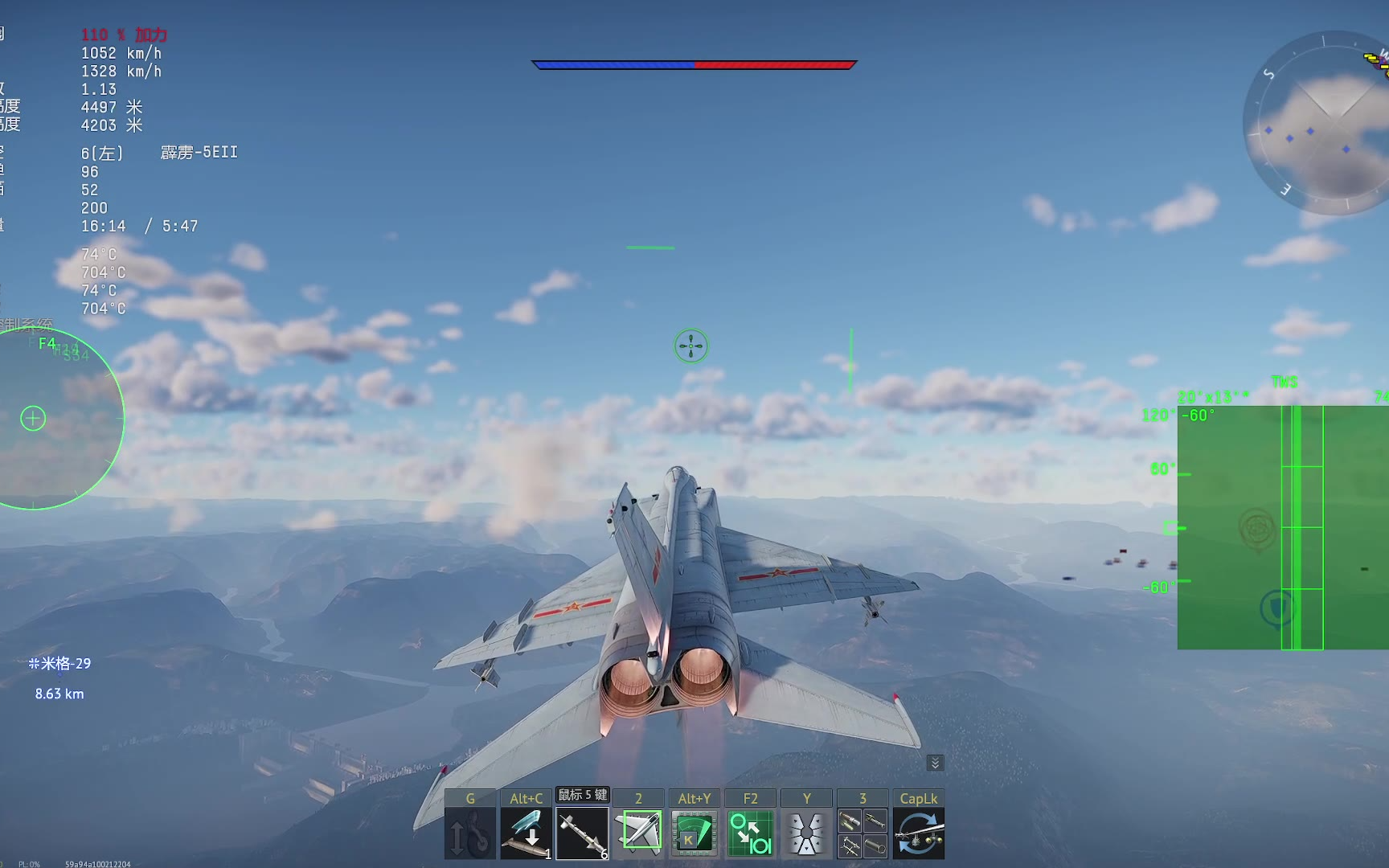Image resolution: width=1389 pixels, height=868 pixels.
Task: Switch radar target selection icon
Action: [x=750, y=833]
